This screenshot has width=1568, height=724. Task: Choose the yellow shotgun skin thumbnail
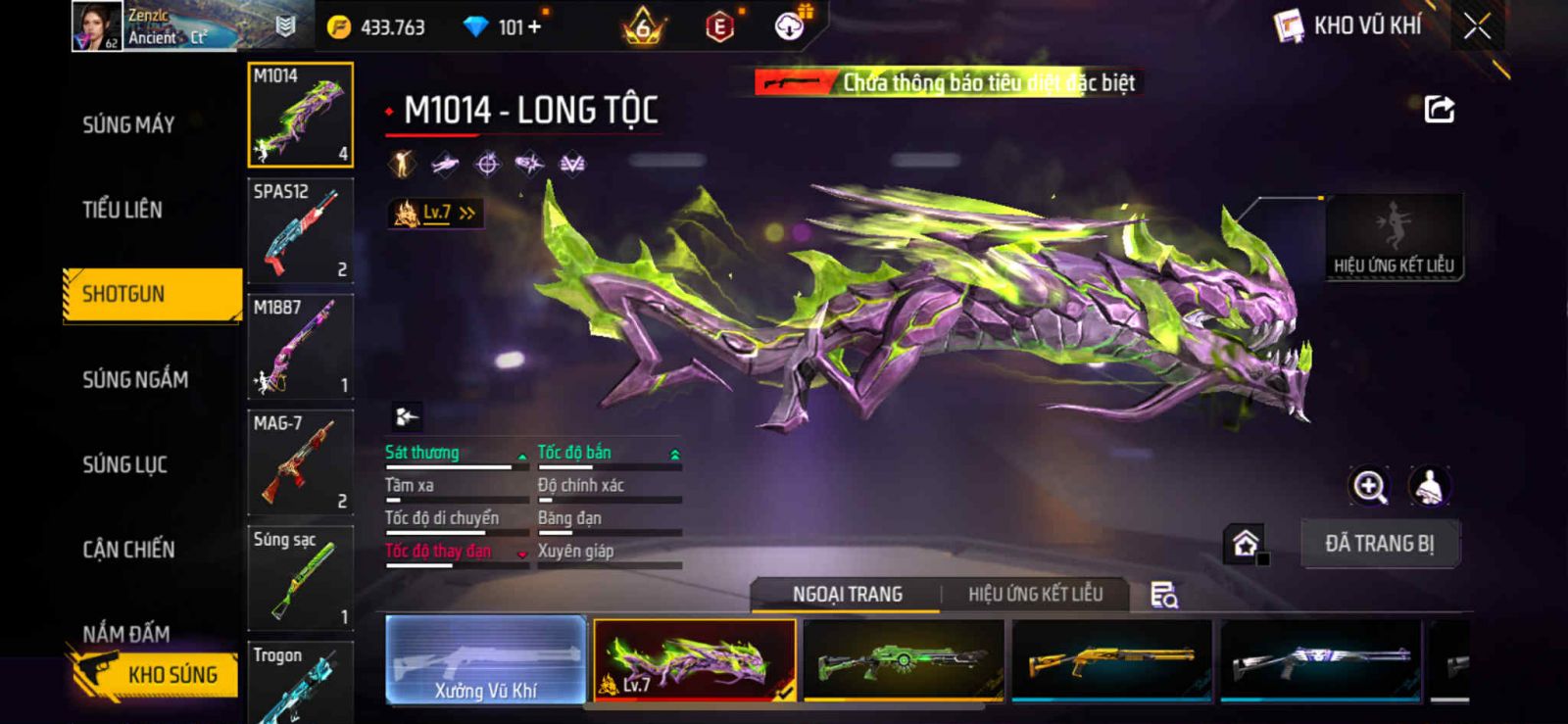pyautogui.click(x=1111, y=660)
